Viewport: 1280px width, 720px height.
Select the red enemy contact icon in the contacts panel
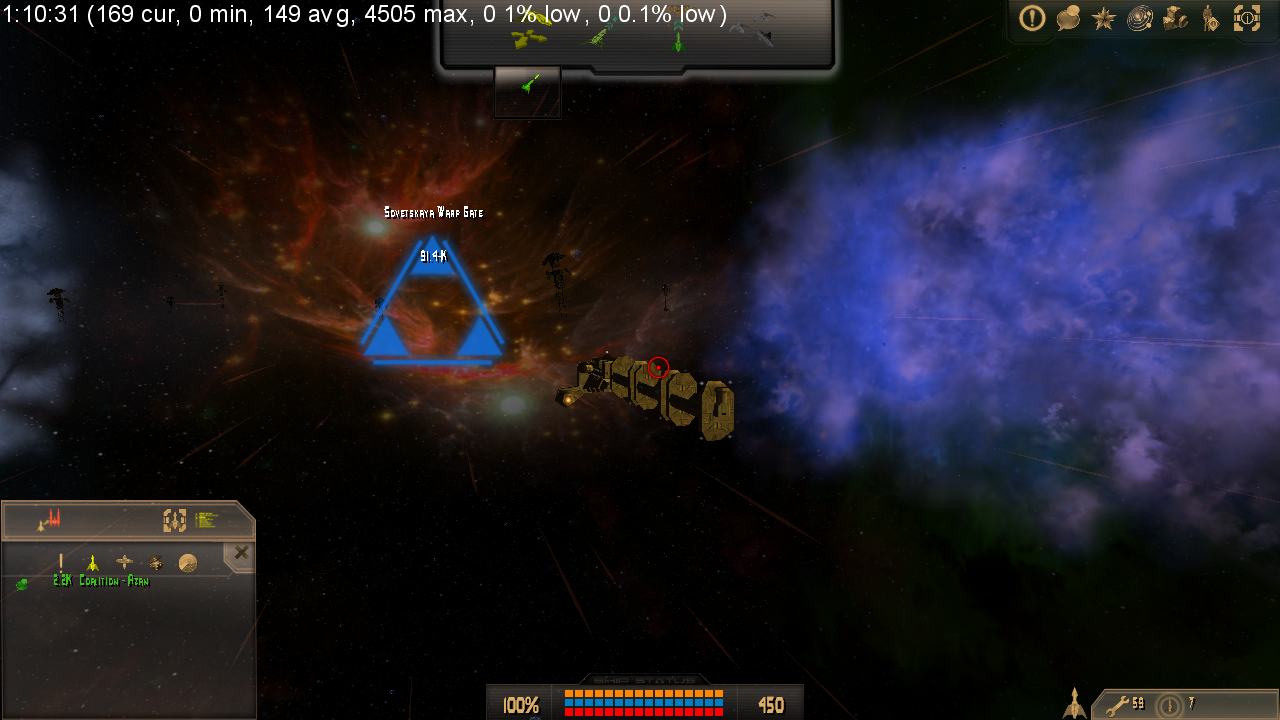tap(53, 517)
